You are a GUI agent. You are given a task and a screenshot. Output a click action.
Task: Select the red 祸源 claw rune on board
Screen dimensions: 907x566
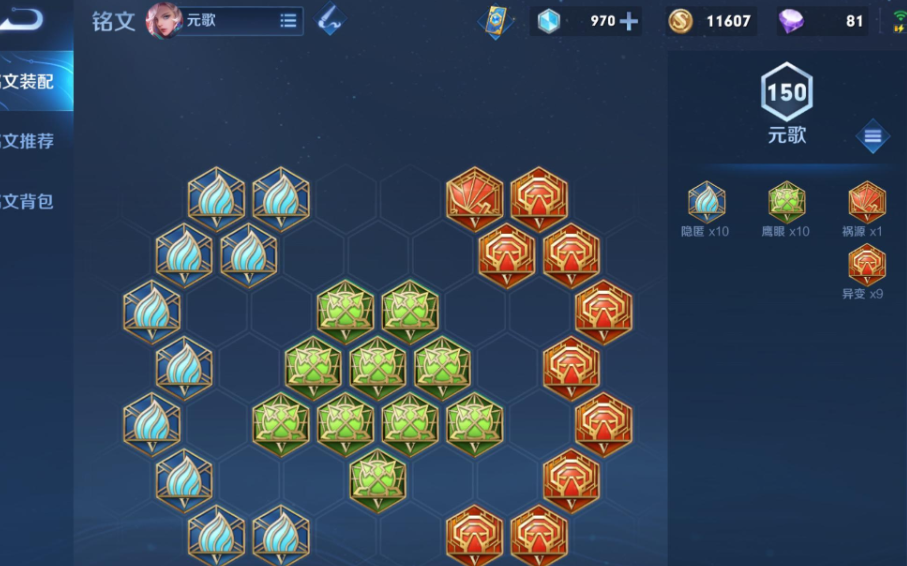(x=474, y=196)
